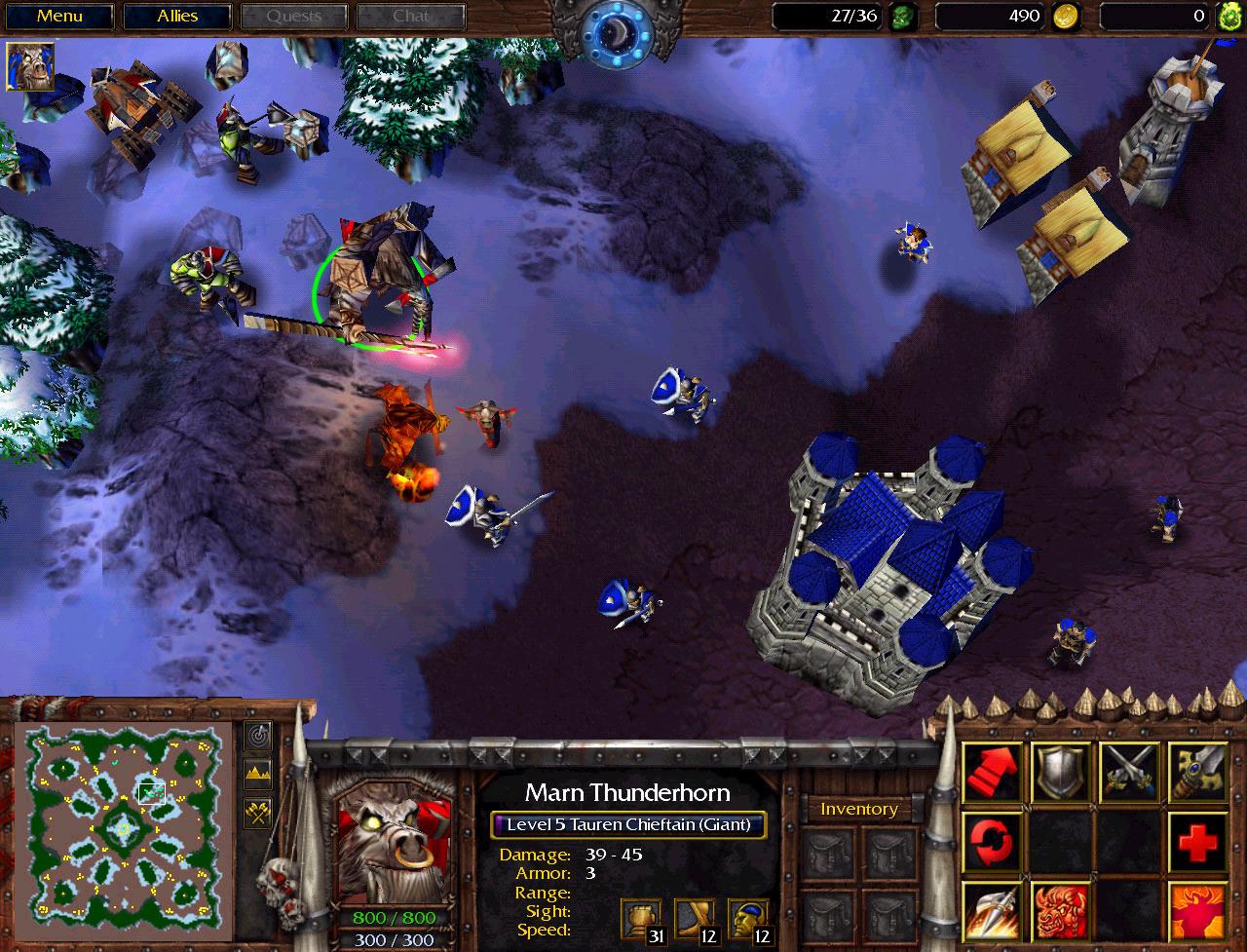Select the orange horned figure ability icon
The height and width of the screenshot is (952, 1247).
click(1197, 909)
